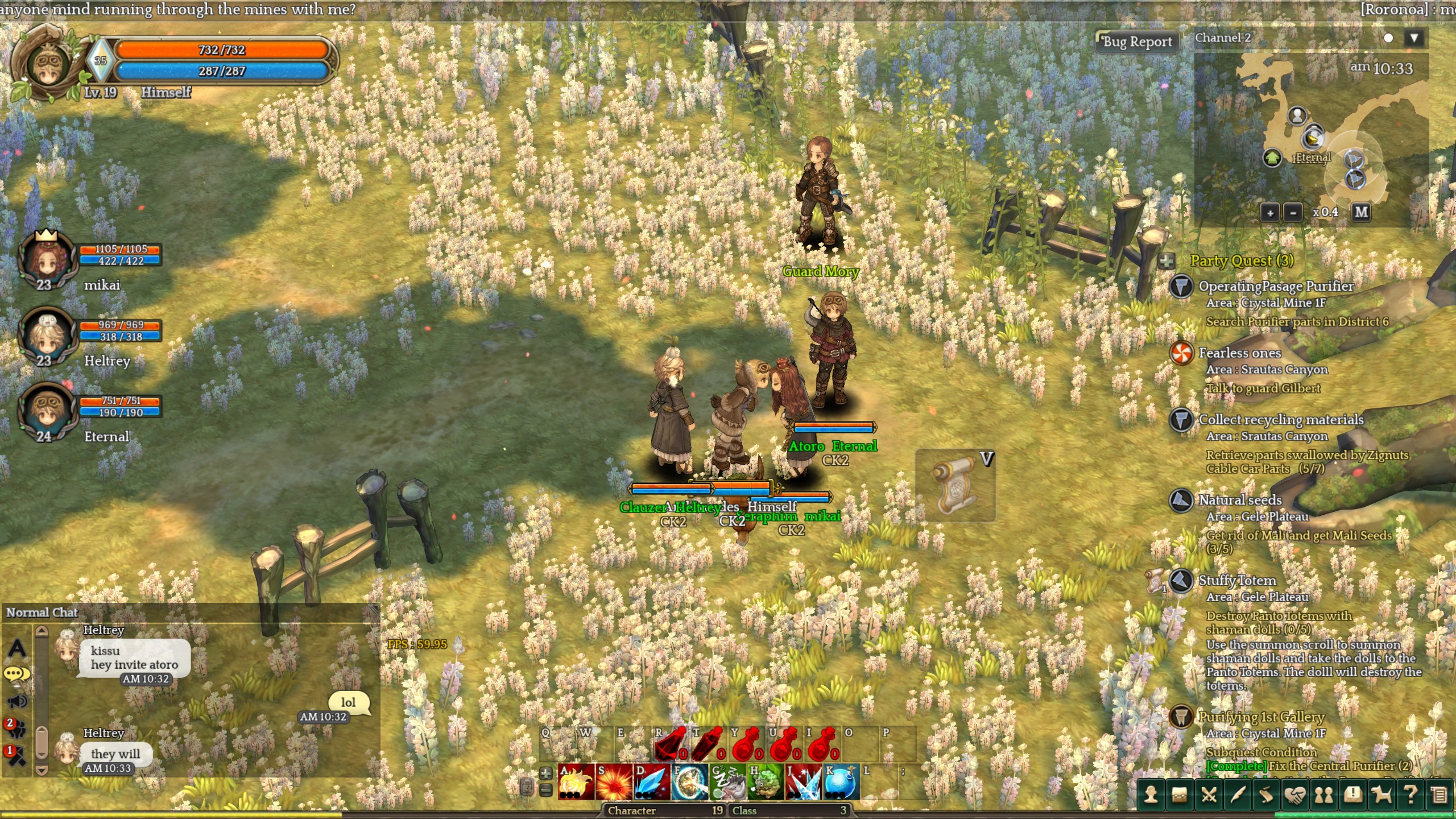1456x819 pixels.
Task: Open the Bug Report button
Action: click(1137, 42)
